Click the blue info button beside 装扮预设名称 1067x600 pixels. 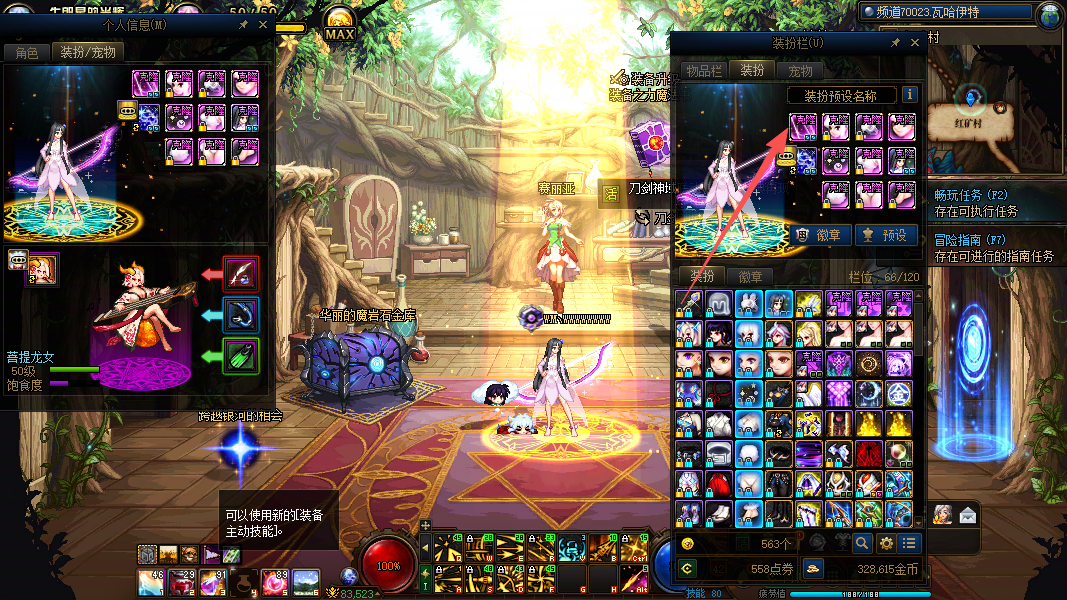click(x=909, y=95)
